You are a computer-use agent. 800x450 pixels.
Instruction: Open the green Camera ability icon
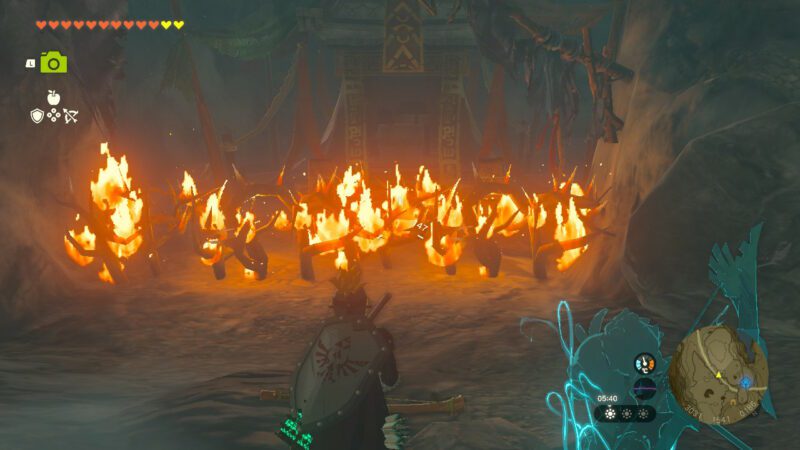(53, 62)
